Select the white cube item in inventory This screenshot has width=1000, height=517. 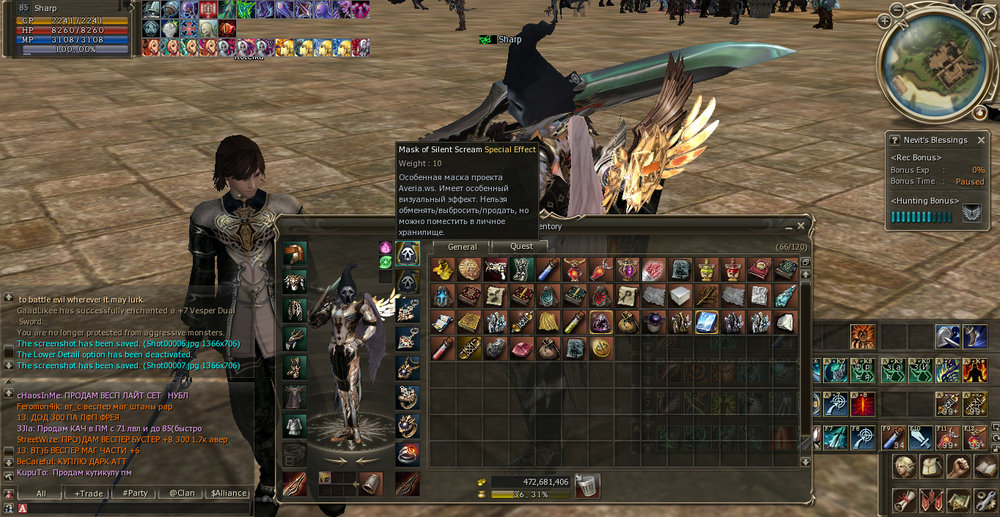(680, 296)
